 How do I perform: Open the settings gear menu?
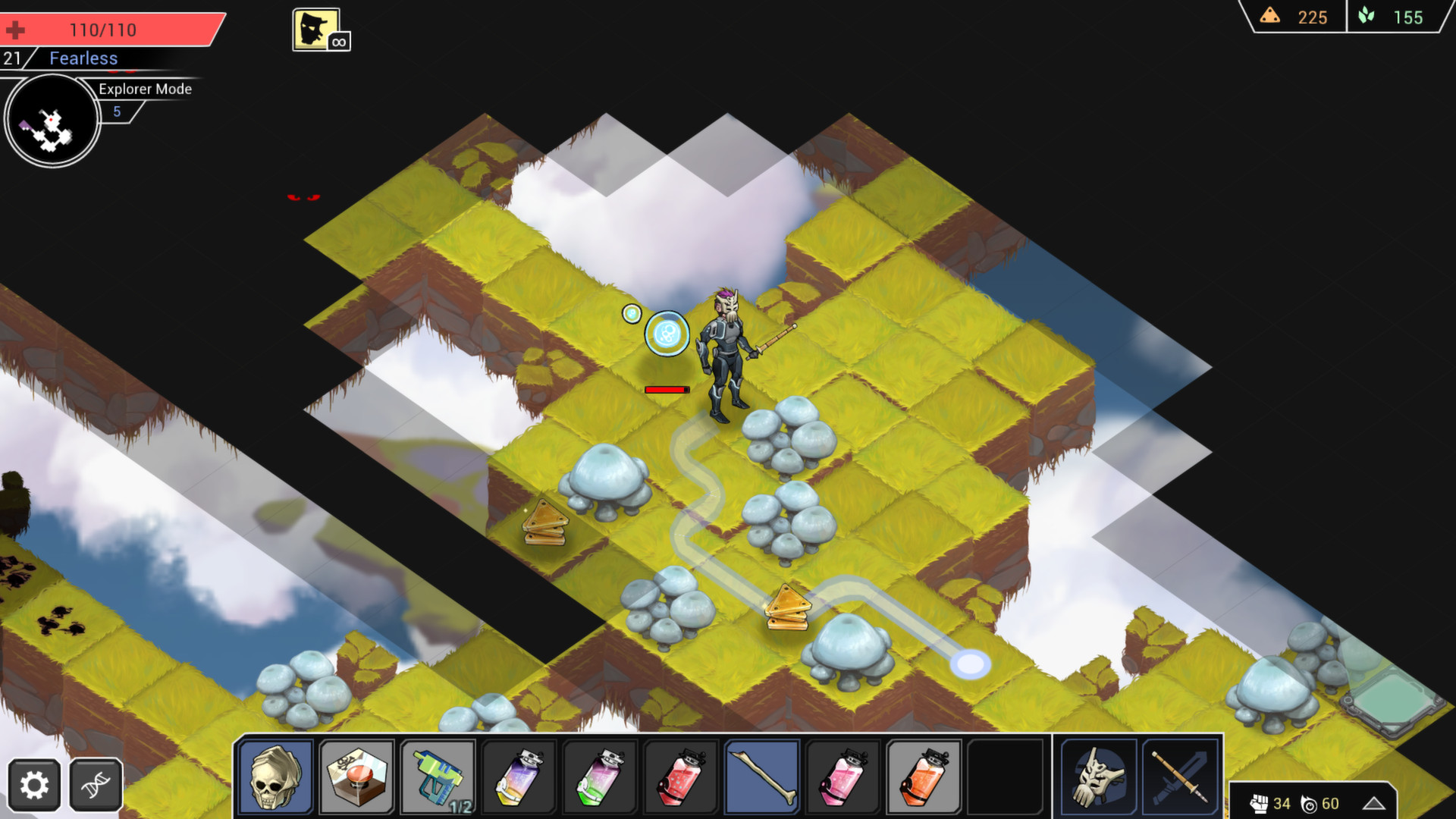coord(34,785)
